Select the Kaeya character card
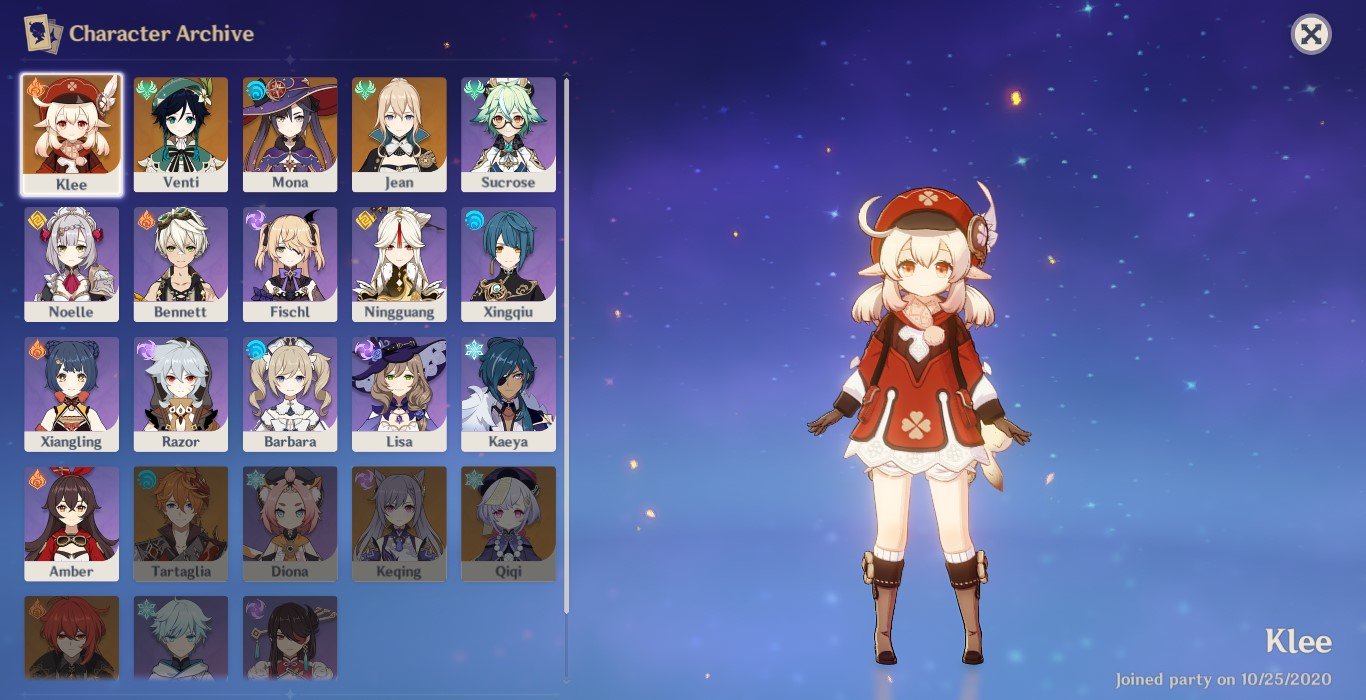 [x=508, y=394]
